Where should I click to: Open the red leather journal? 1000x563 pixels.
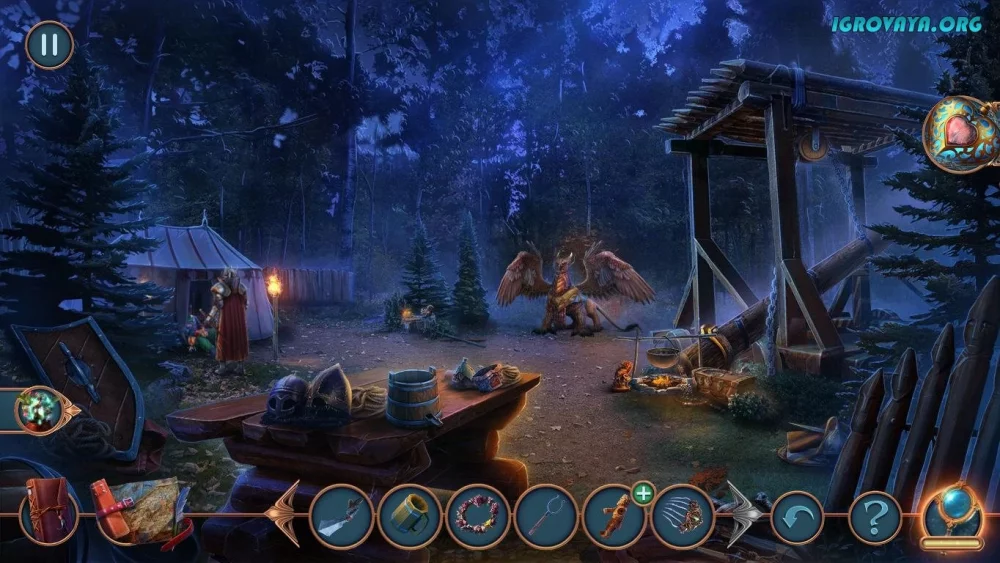point(48,512)
